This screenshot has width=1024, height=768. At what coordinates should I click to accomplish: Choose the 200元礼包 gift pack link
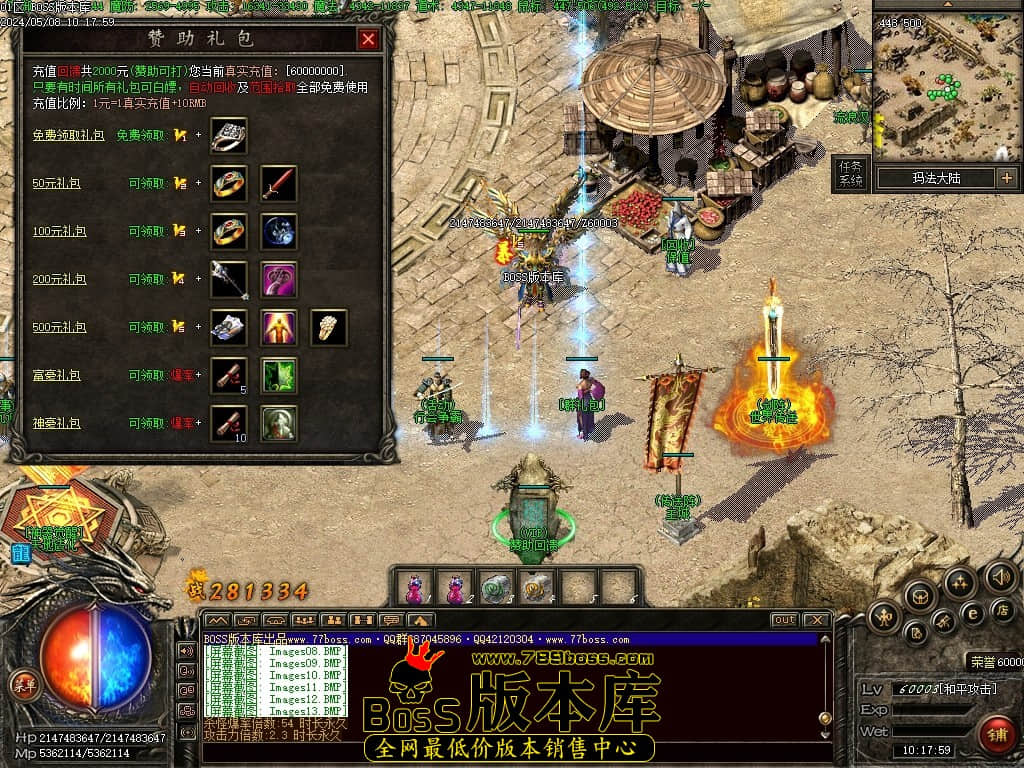[x=58, y=279]
